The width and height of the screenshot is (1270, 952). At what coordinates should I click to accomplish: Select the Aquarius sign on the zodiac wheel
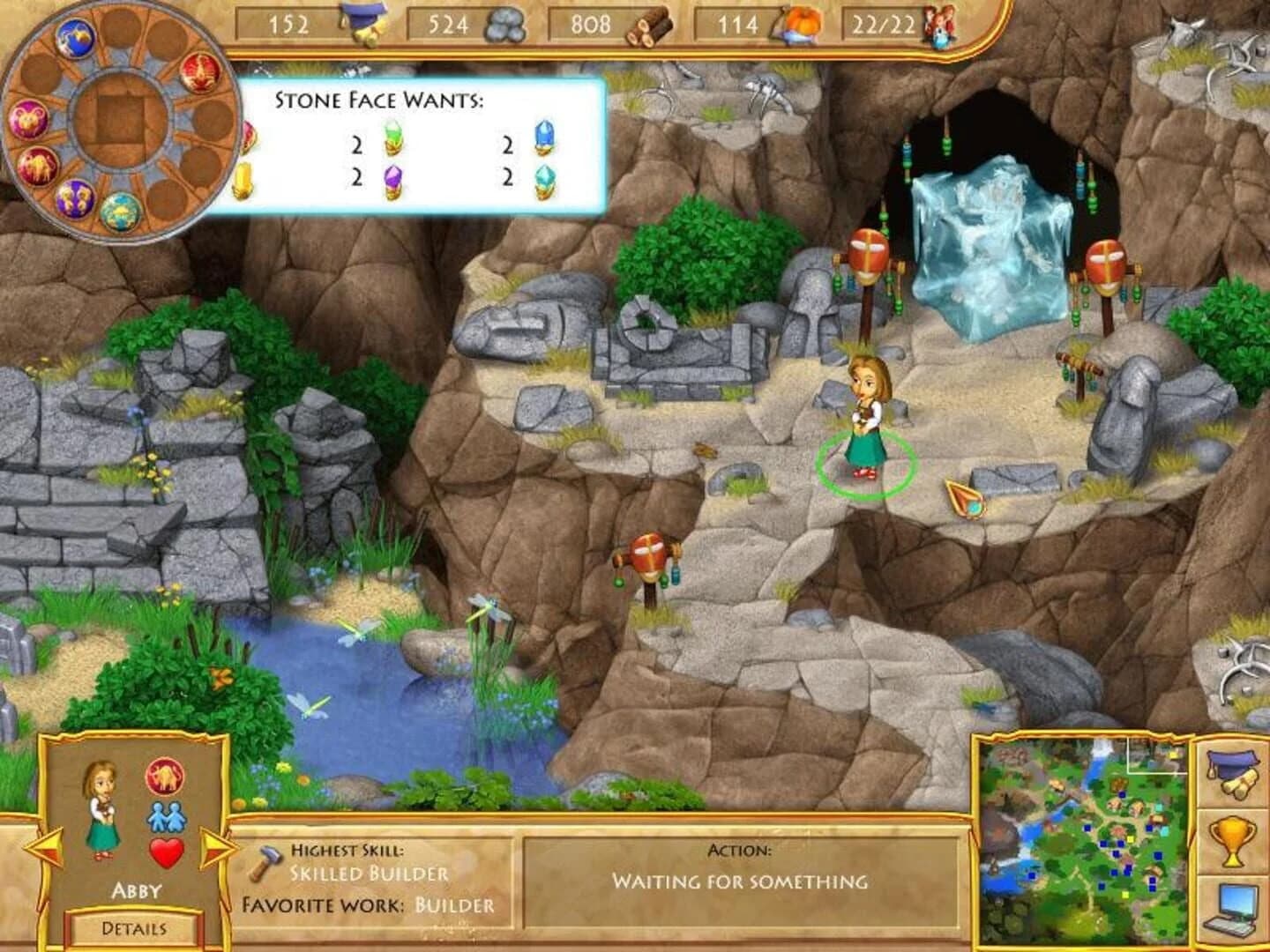(73, 38)
